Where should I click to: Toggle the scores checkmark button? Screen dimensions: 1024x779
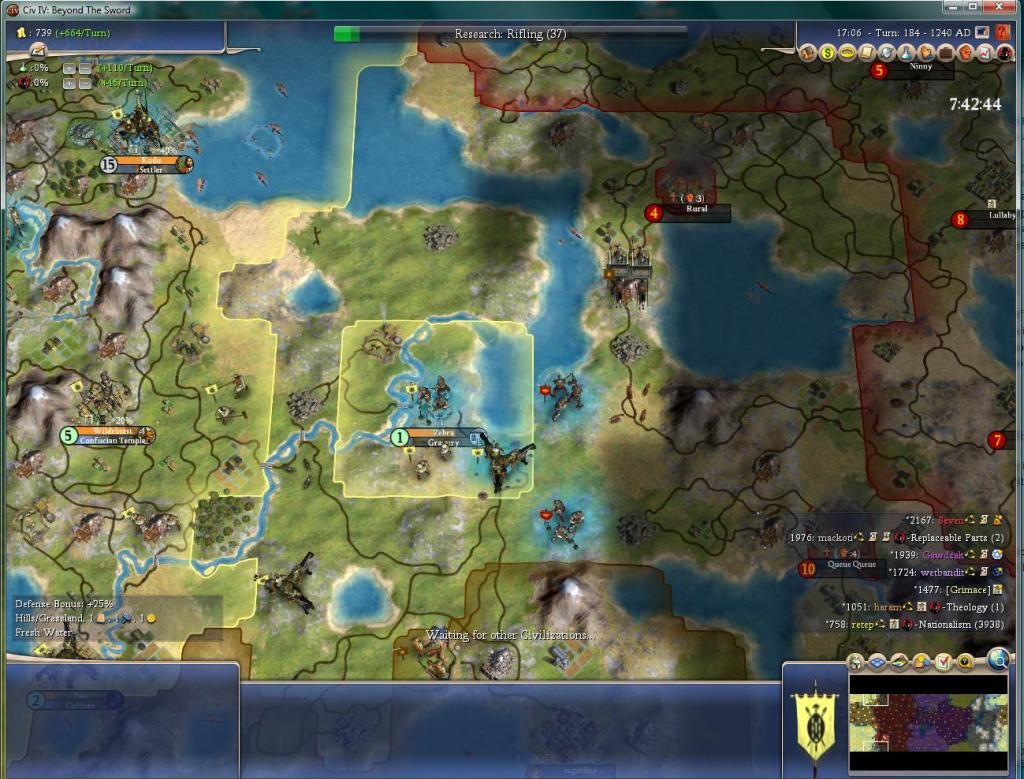(943, 661)
